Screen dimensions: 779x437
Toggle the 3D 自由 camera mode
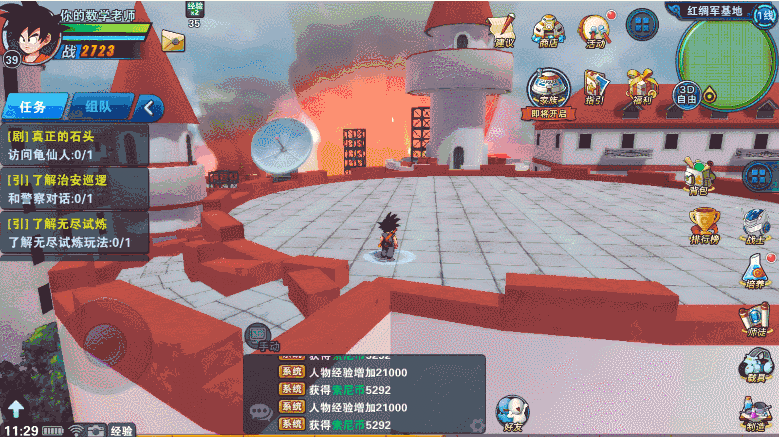pyautogui.click(x=687, y=93)
